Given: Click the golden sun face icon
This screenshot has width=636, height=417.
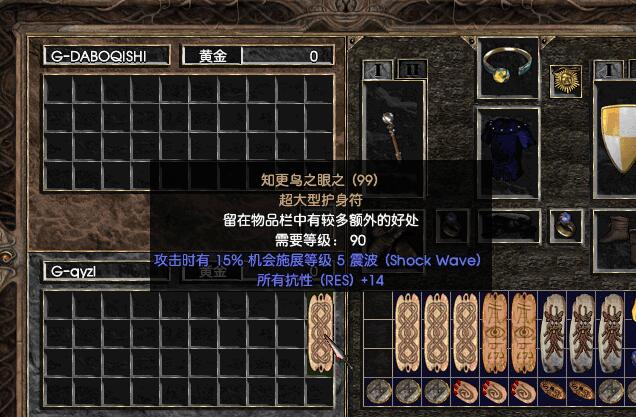Looking at the screenshot, I should (566, 78).
